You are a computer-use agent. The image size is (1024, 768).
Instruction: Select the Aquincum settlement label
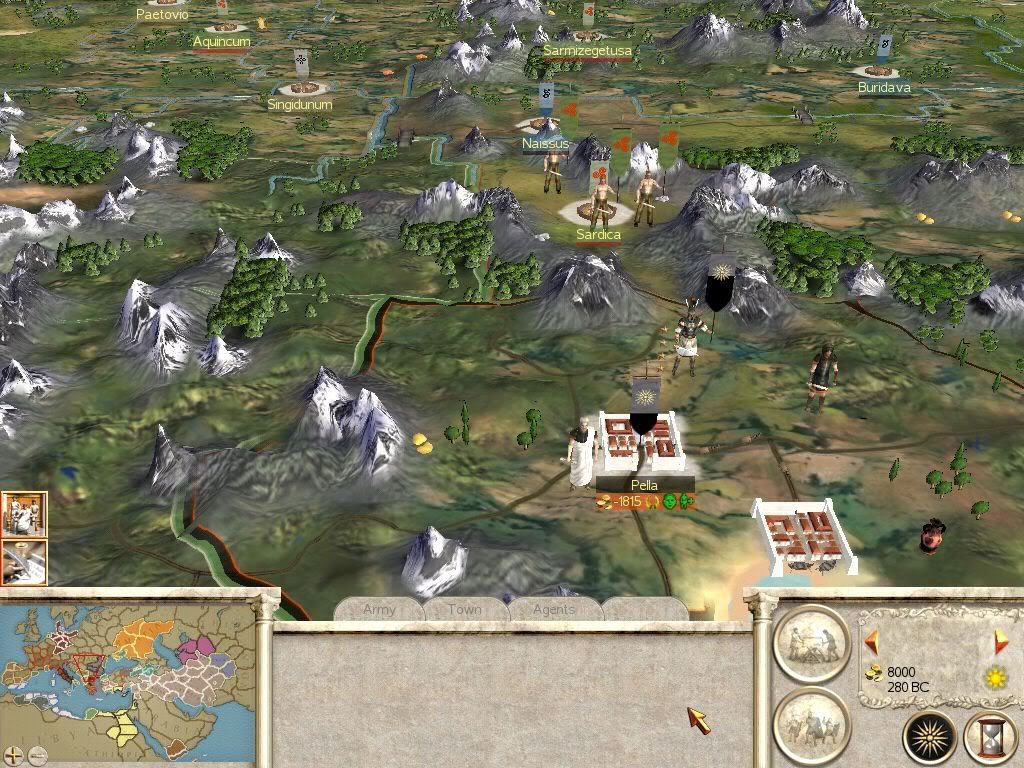(221, 42)
